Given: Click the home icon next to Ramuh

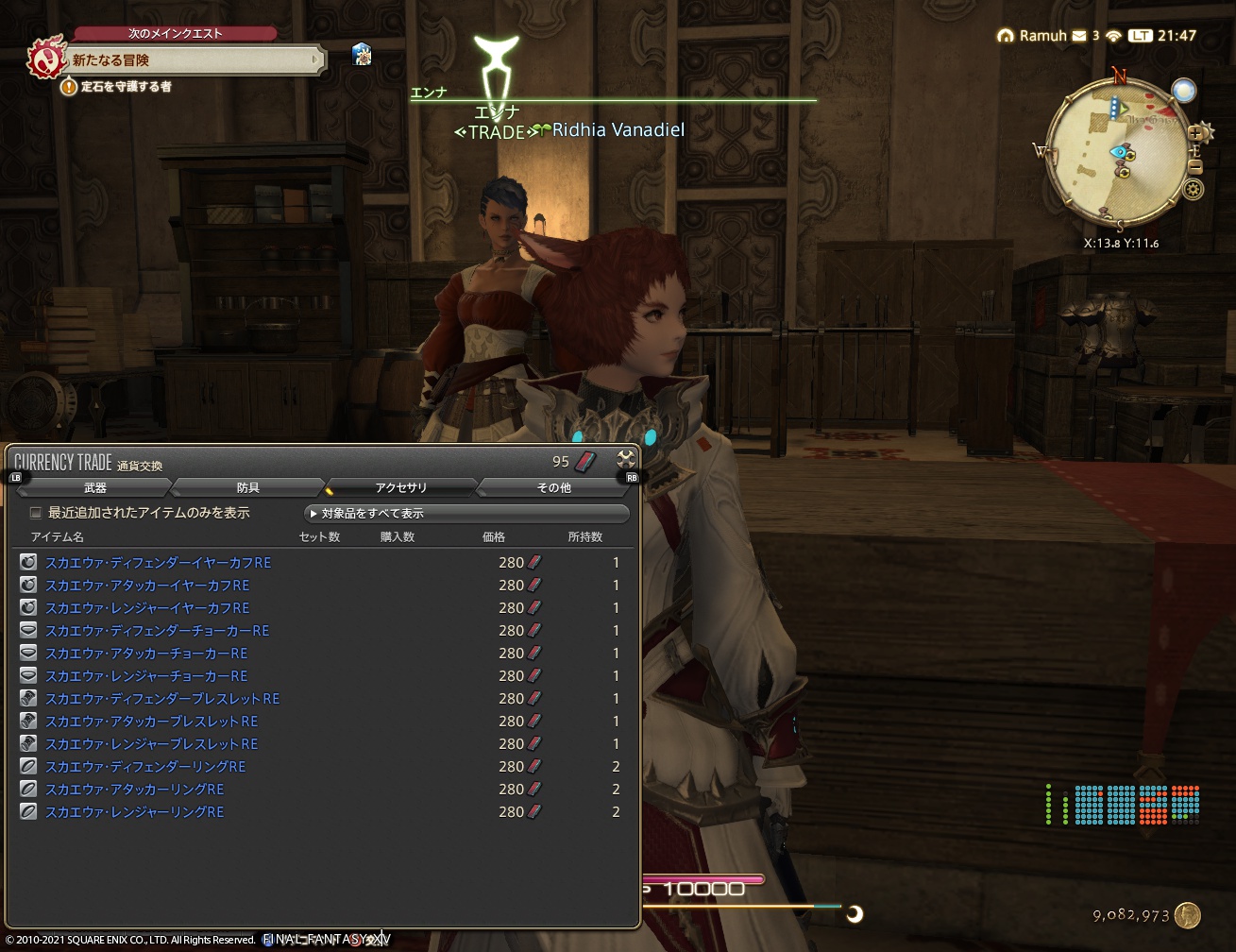Looking at the screenshot, I should click(1004, 36).
